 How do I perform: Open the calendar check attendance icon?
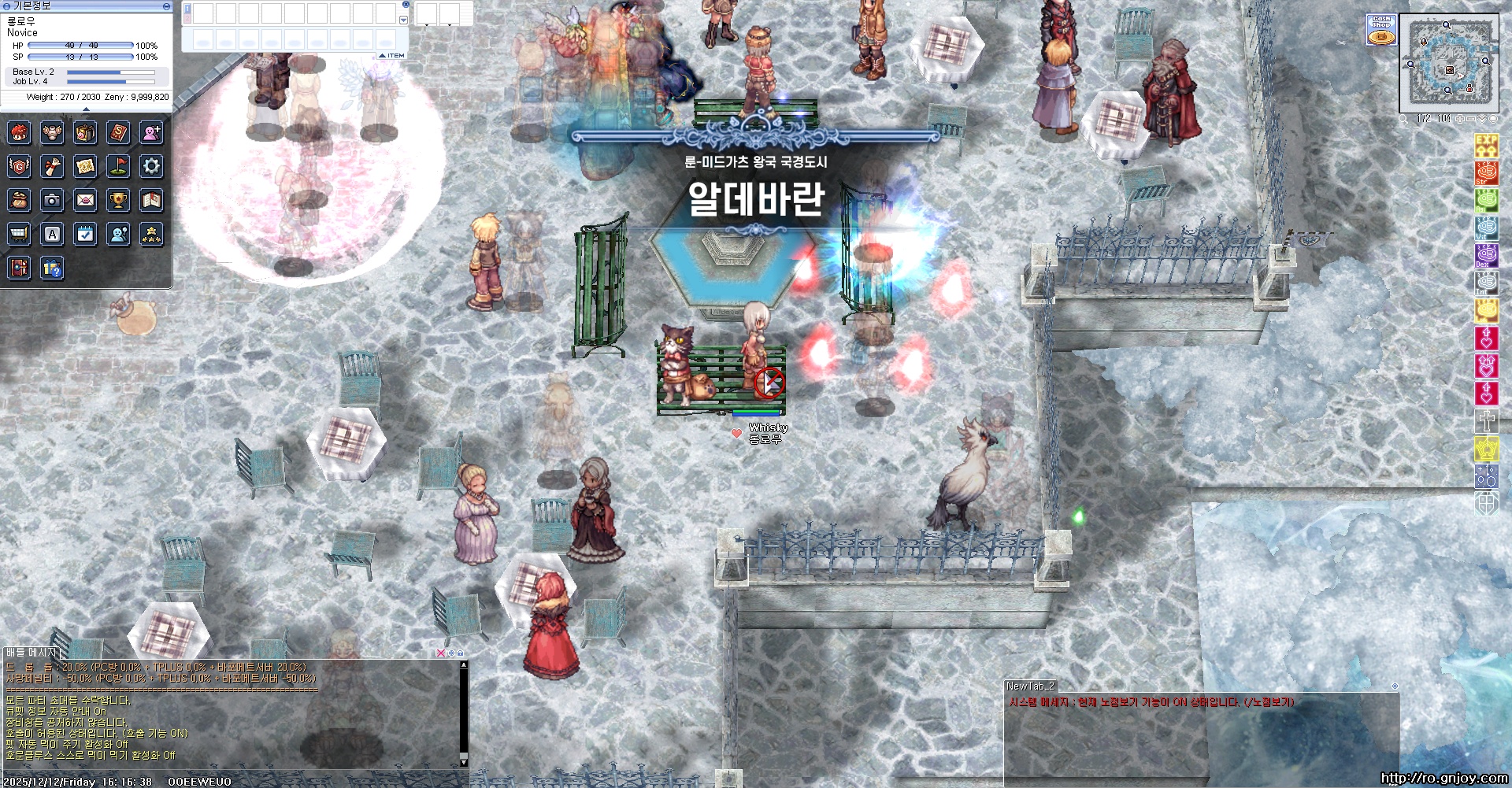pyautogui.click(x=85, y=234)
